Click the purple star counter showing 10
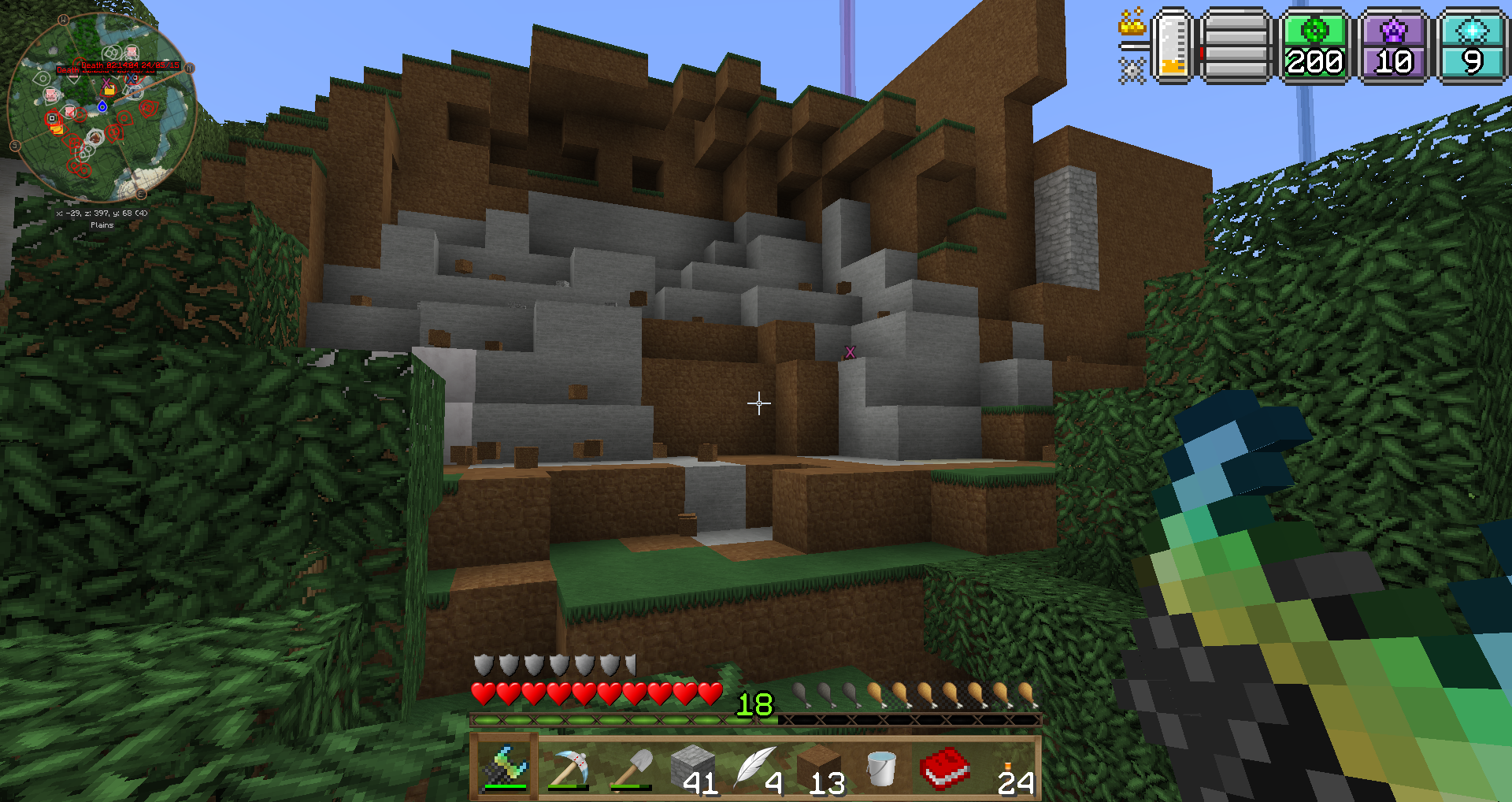Screen dimensions: 1512x802 point(1393,46)
